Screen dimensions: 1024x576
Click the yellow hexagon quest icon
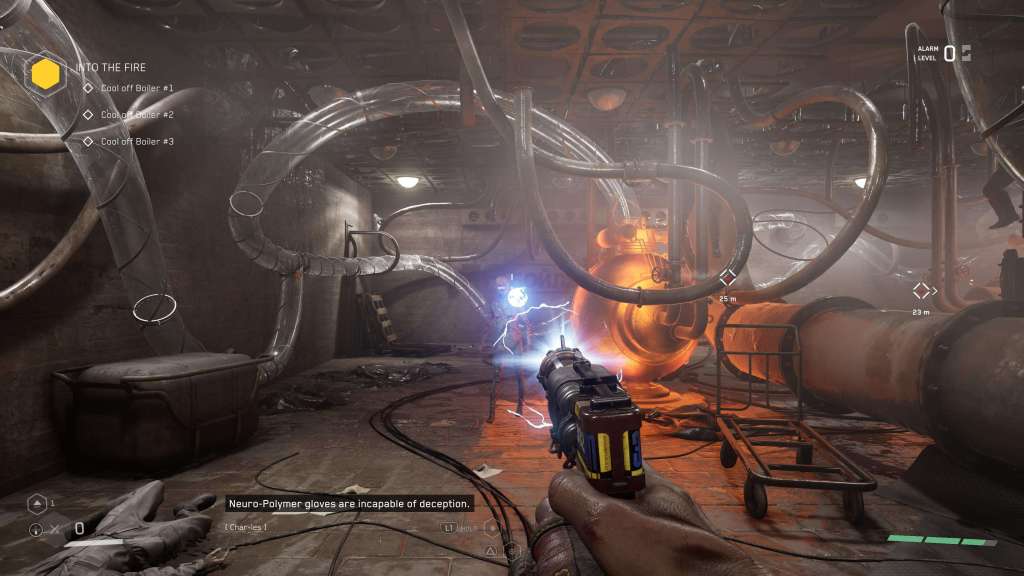pos(44,73)
